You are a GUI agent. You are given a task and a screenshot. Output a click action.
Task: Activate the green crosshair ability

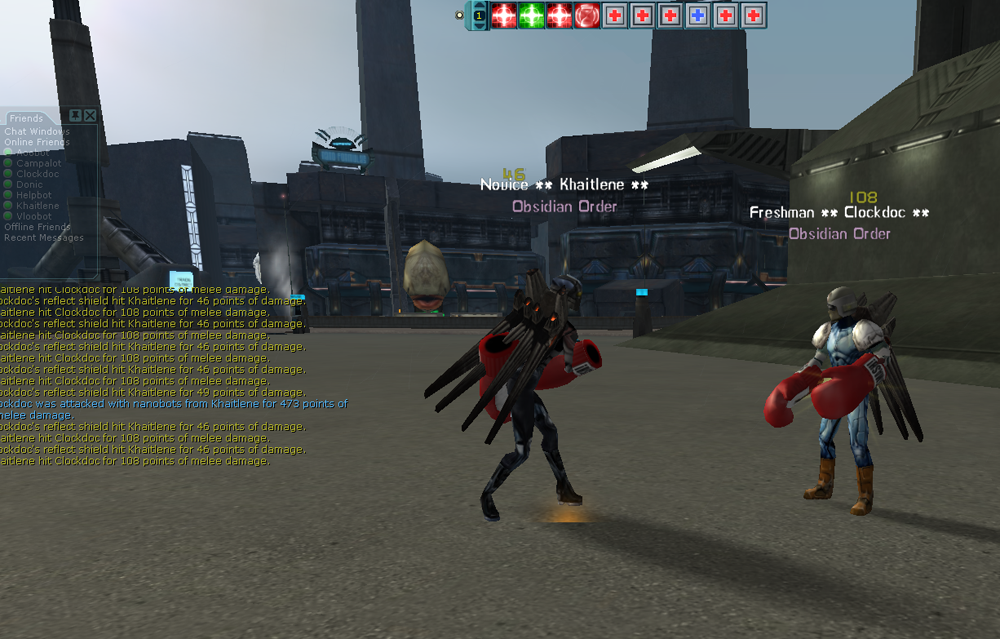click(x=531, y=16)
